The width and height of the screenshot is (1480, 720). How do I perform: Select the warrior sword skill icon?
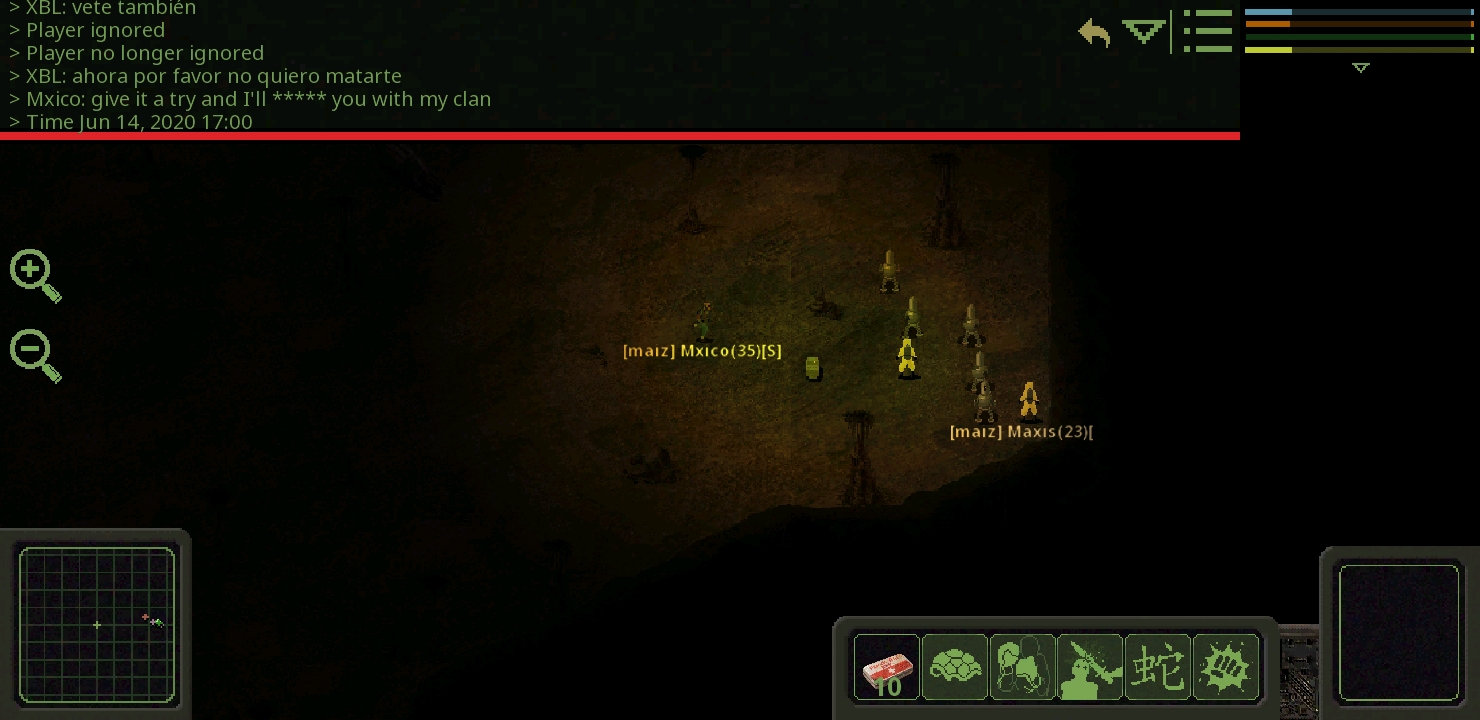coord(1091,667)
